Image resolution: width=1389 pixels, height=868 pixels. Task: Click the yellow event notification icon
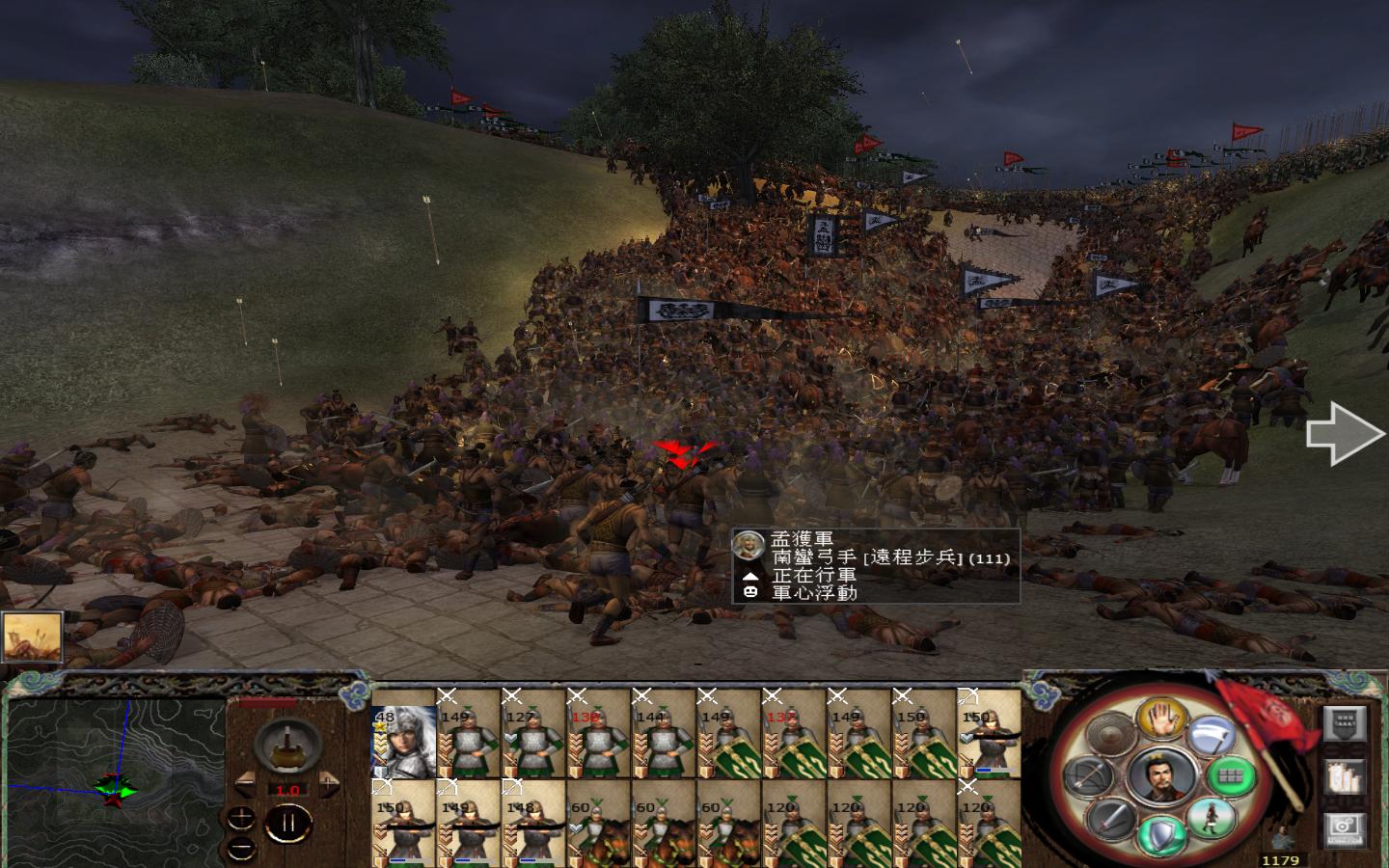[34, 636]
